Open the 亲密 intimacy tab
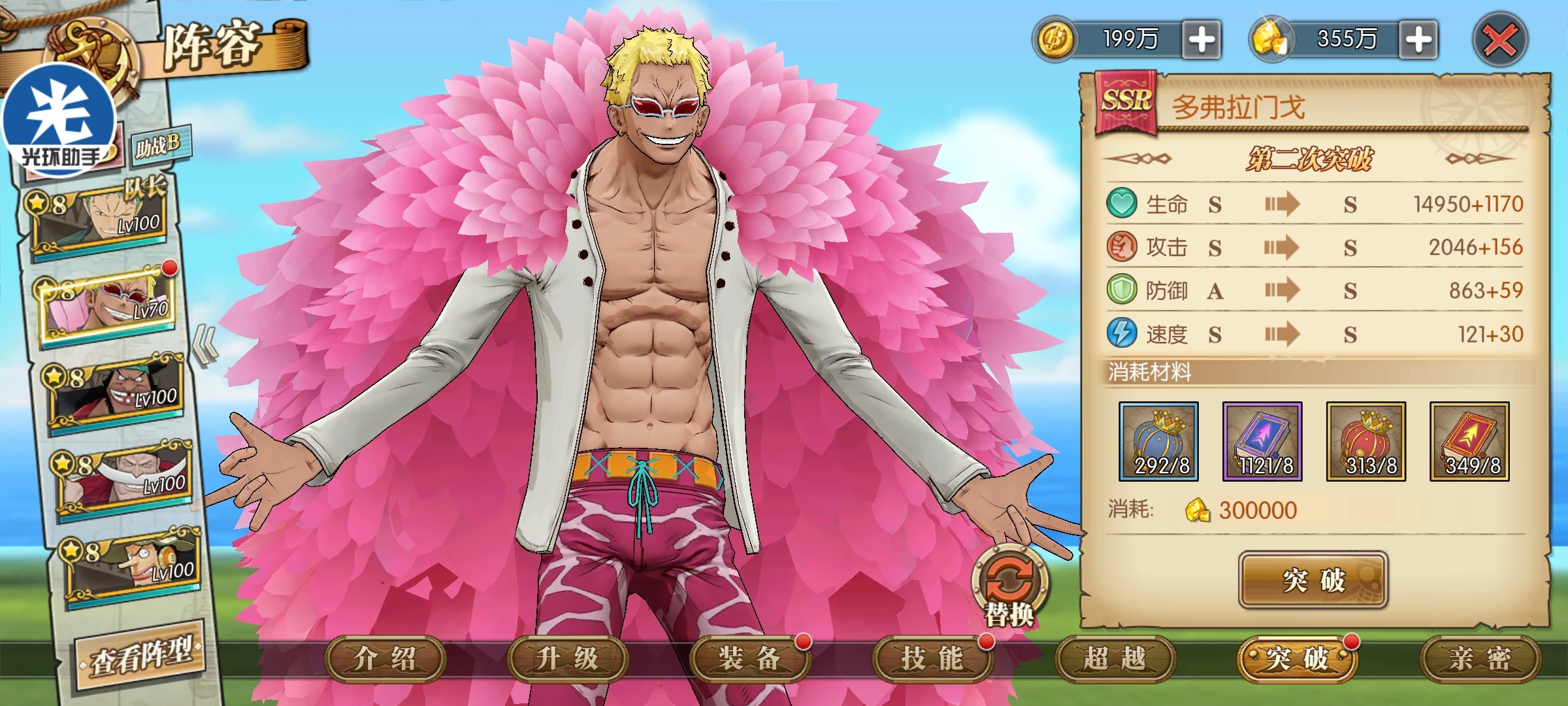 1480,659
